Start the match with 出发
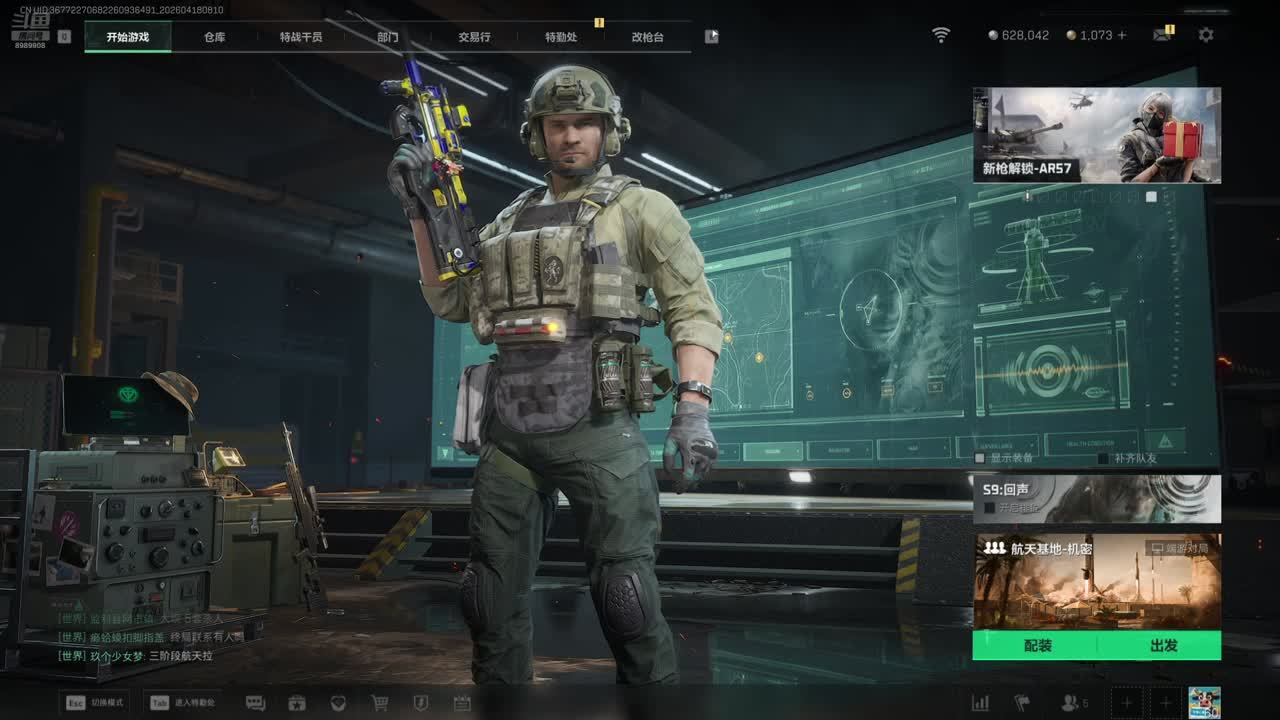The width and height of the screenshot is (1280, 720). 1163,646
